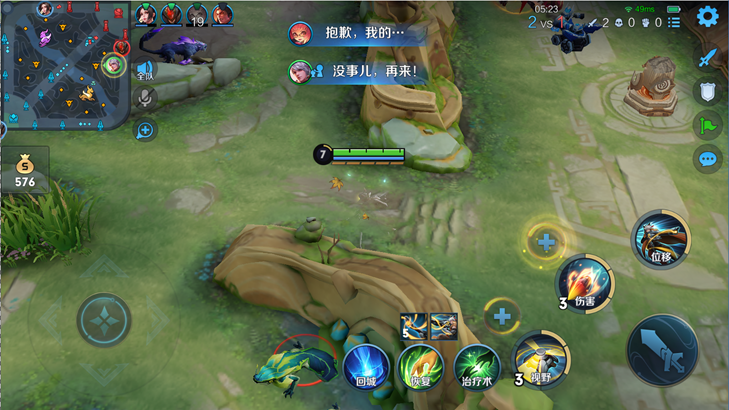This screenshot has height=410, width=729.
Task: Upgrade the 伤害 skill with its plus button
Action: coord(547,241)
